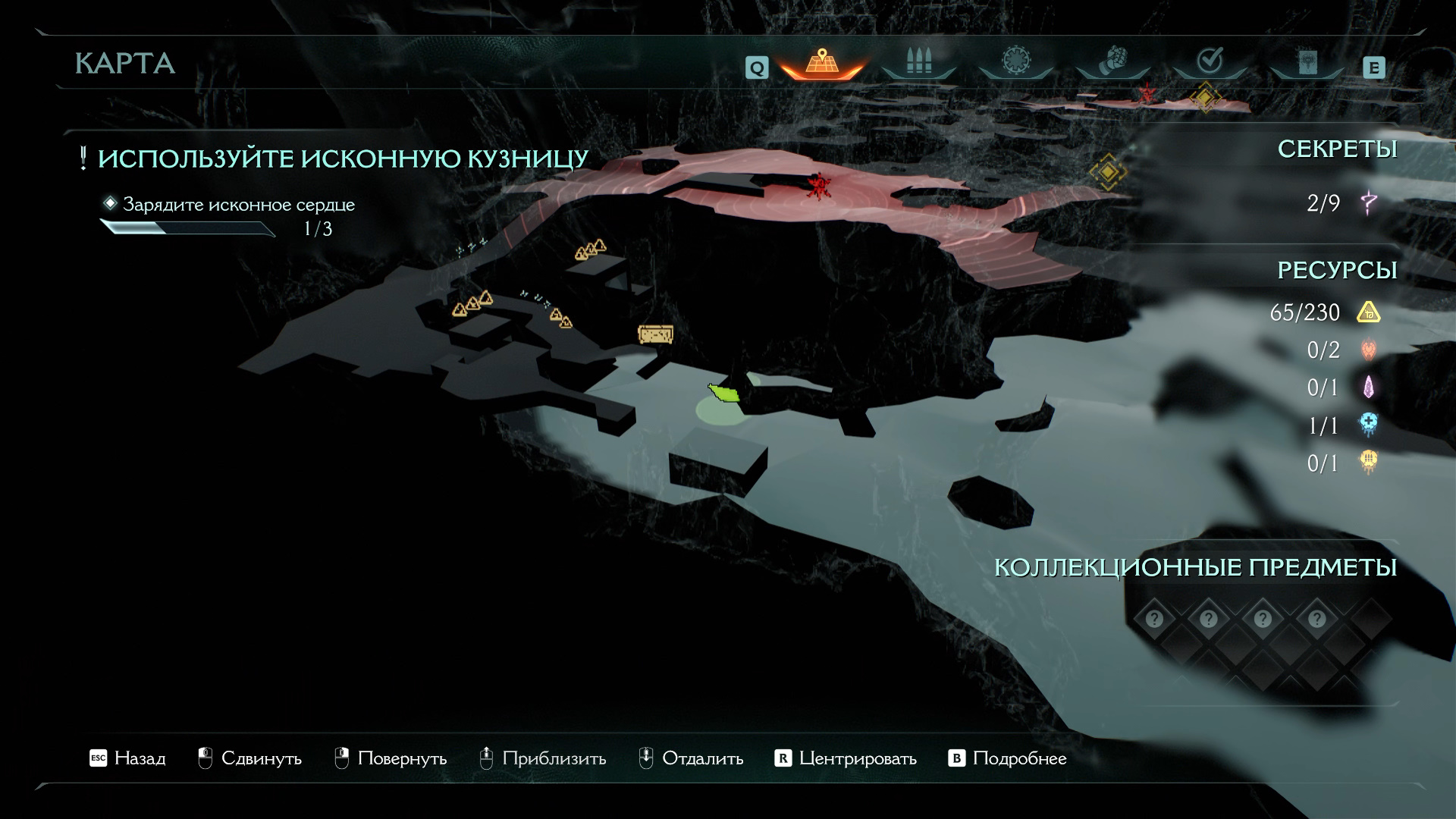Click the Центрировать center map option

[846, 758]
